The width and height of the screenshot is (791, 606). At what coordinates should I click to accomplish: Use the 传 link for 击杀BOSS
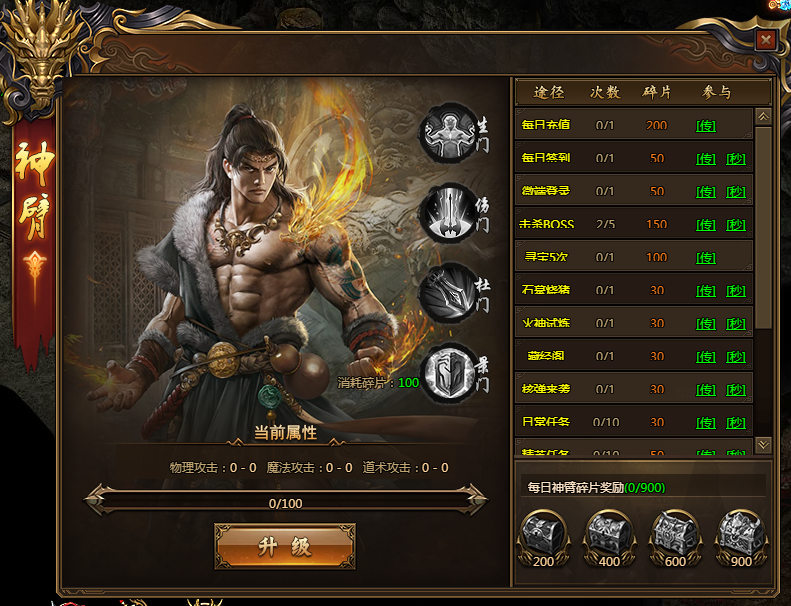706,225
